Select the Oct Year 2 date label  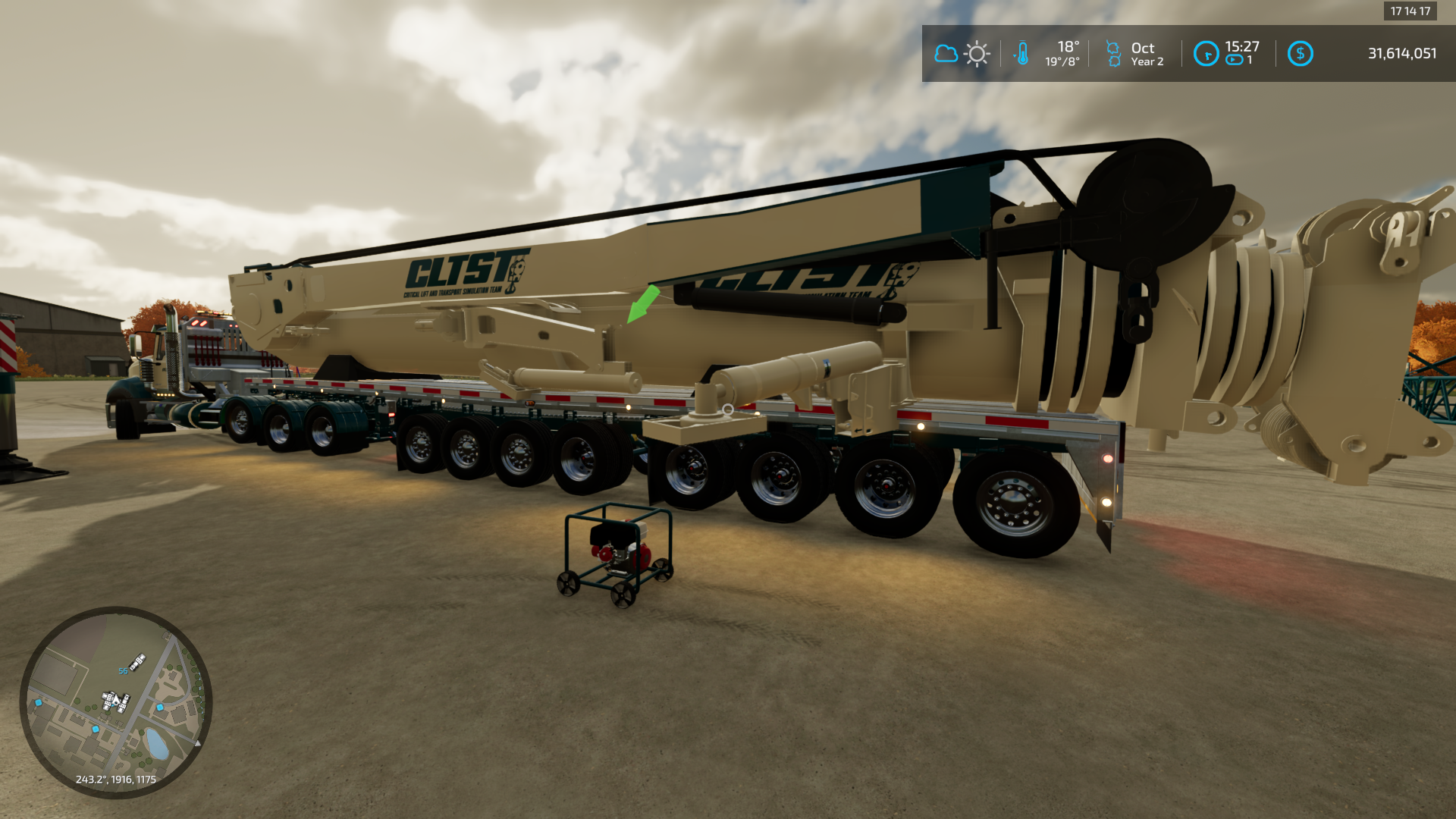[1145, 53]
